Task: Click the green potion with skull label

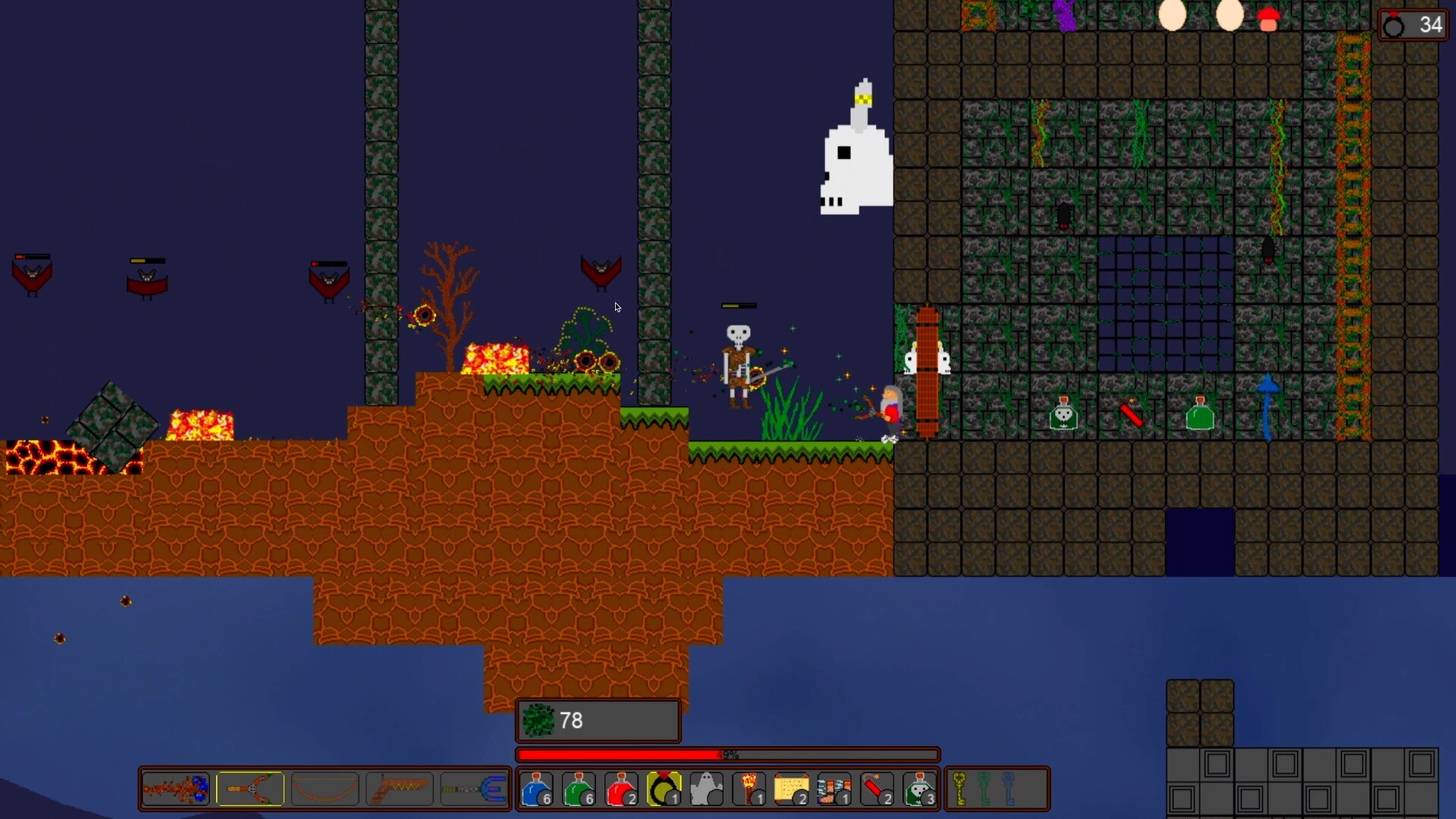Action: (x=920, y=789)
